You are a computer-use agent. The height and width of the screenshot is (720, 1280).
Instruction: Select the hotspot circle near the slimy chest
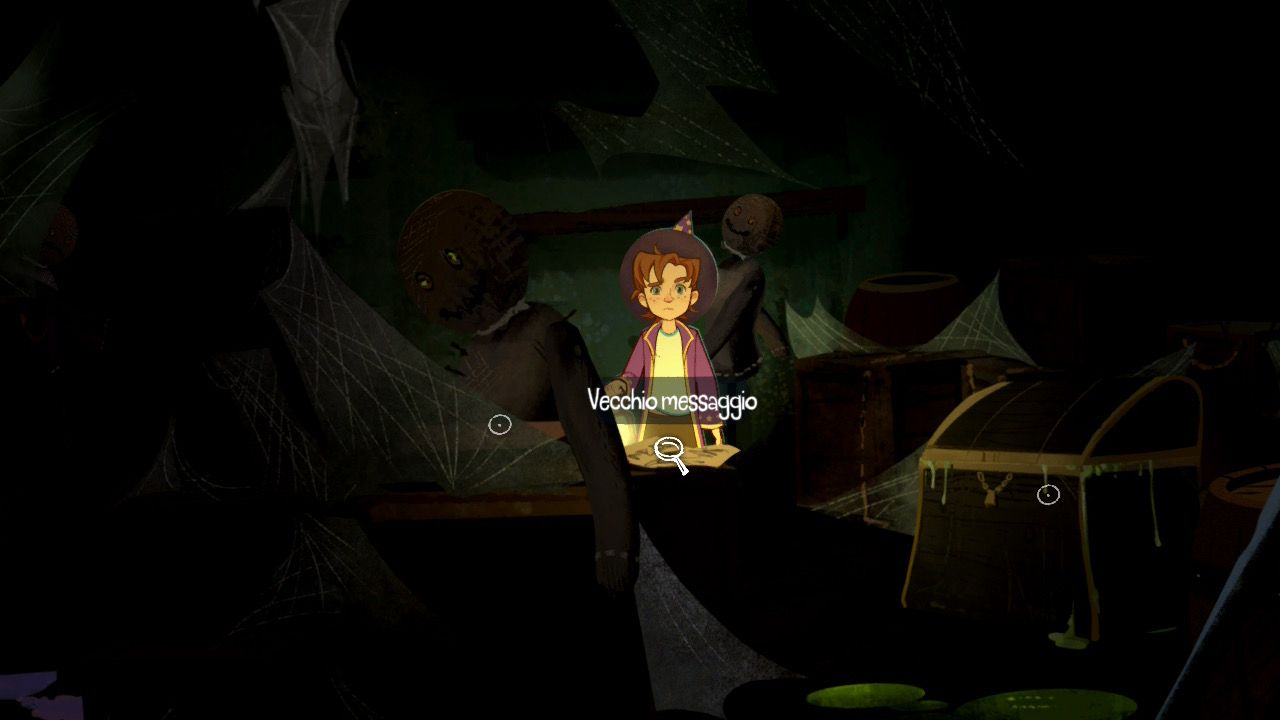point(1046,492)
